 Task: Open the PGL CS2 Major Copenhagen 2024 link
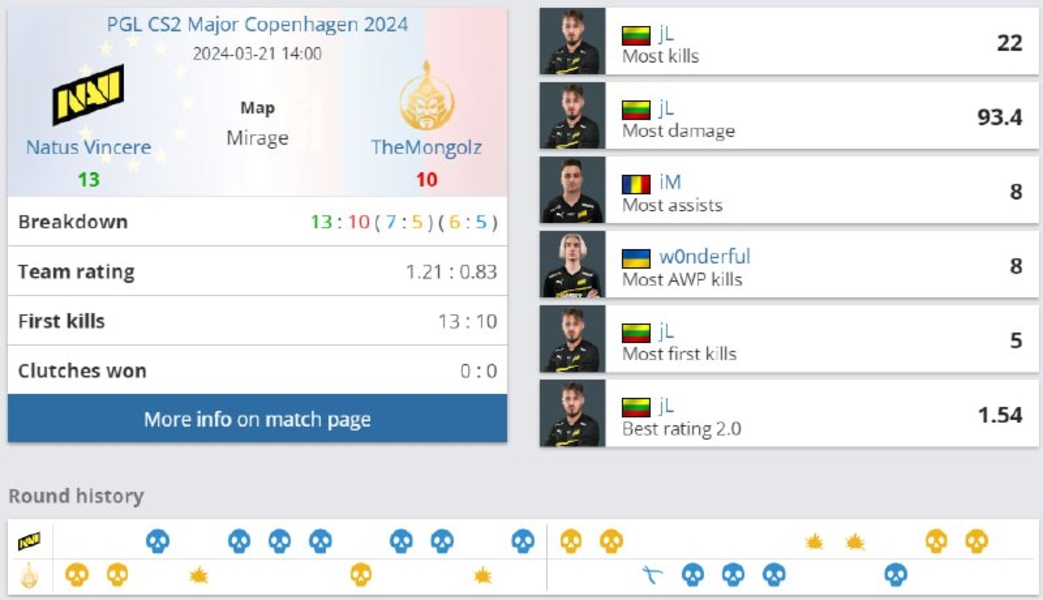point(257,24)
